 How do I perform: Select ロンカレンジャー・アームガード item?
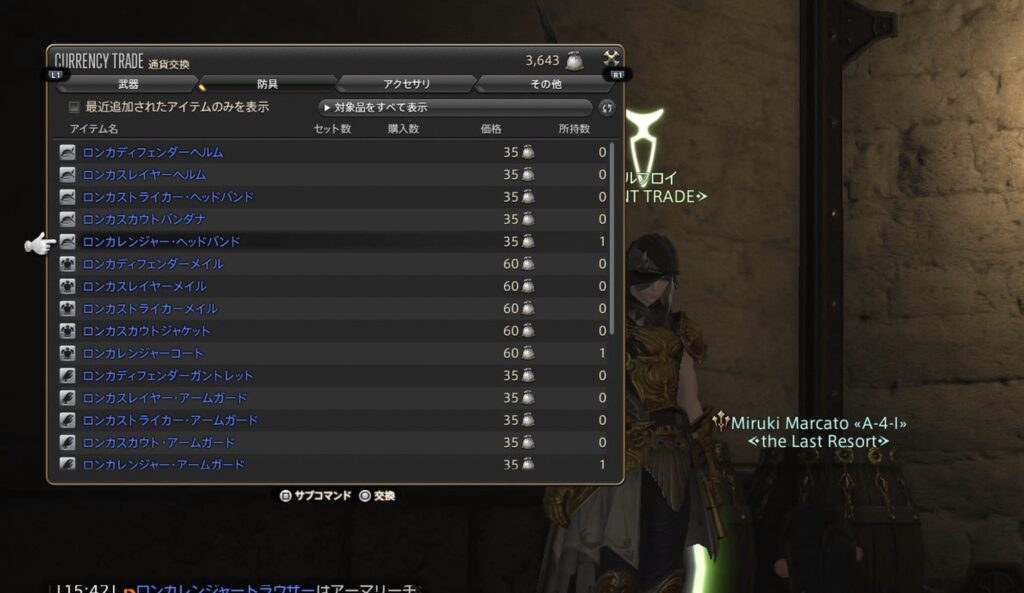point(164,465)
